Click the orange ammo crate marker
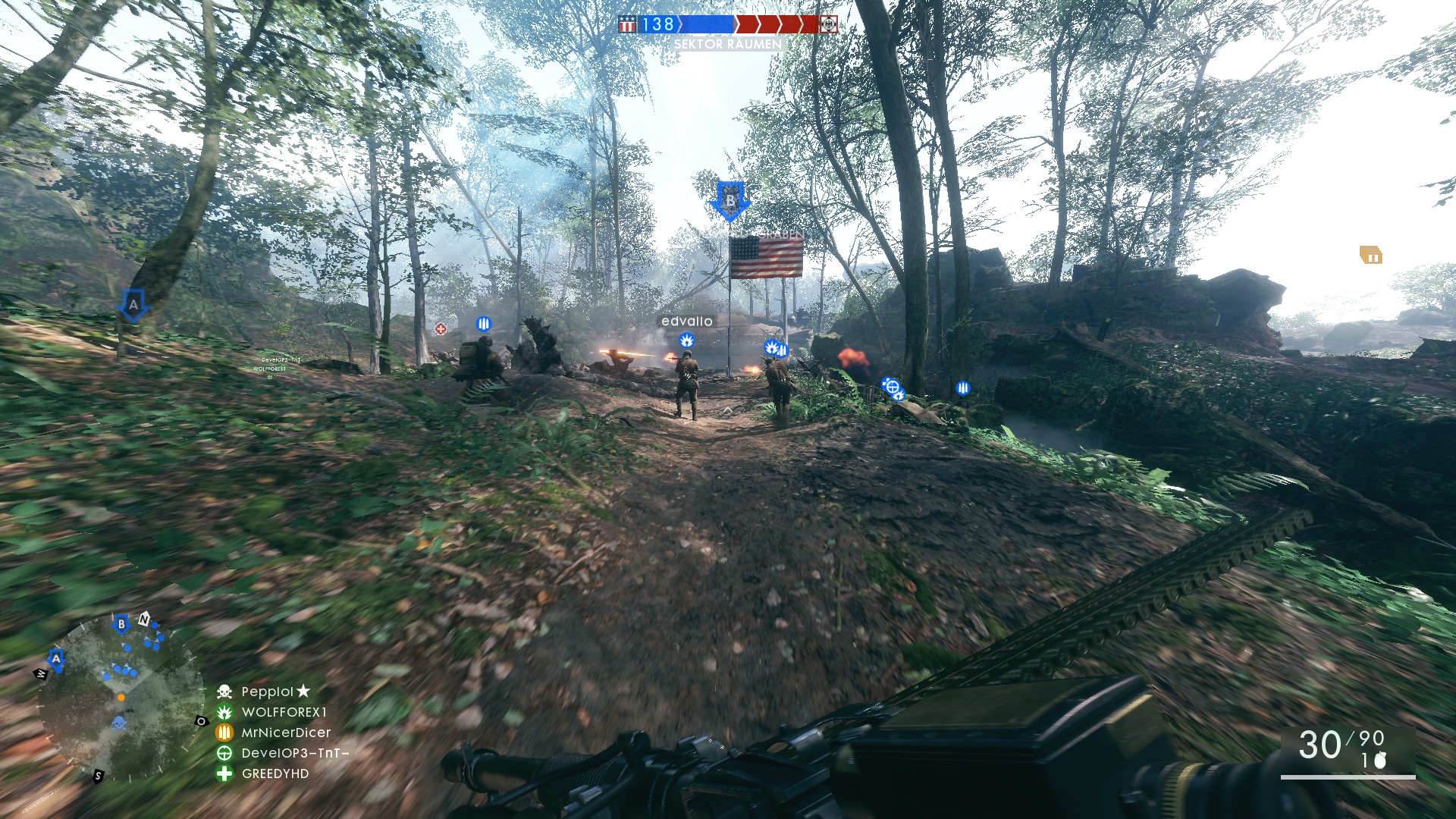Image resolution: width=1456 pixels, height=819 pixels. [1370, 256]
